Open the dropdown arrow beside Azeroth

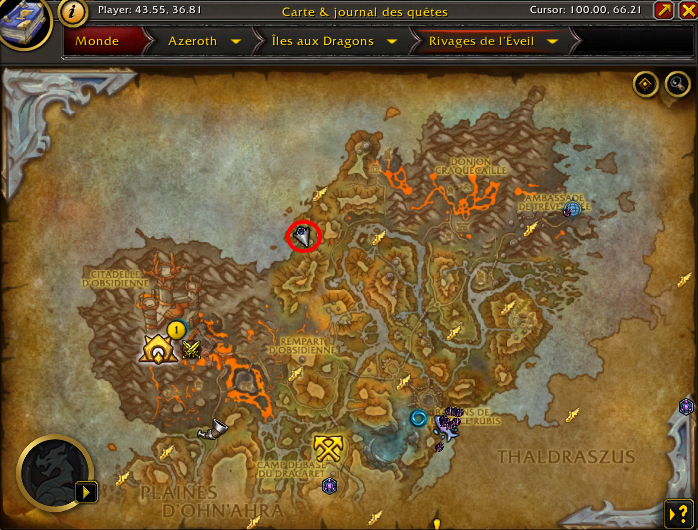pos(235,42)
